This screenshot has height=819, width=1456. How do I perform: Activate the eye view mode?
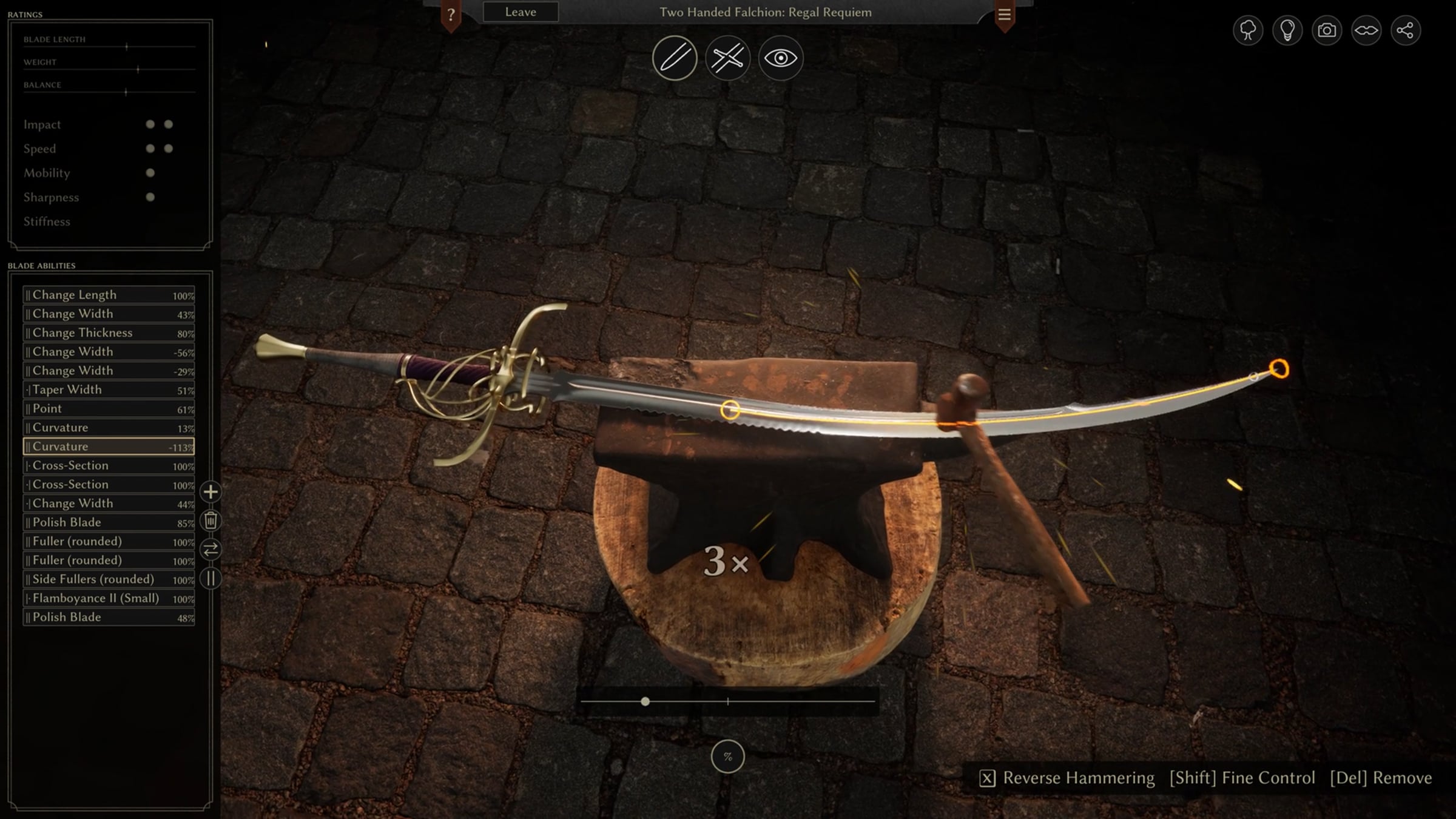(x=781, y=58)
